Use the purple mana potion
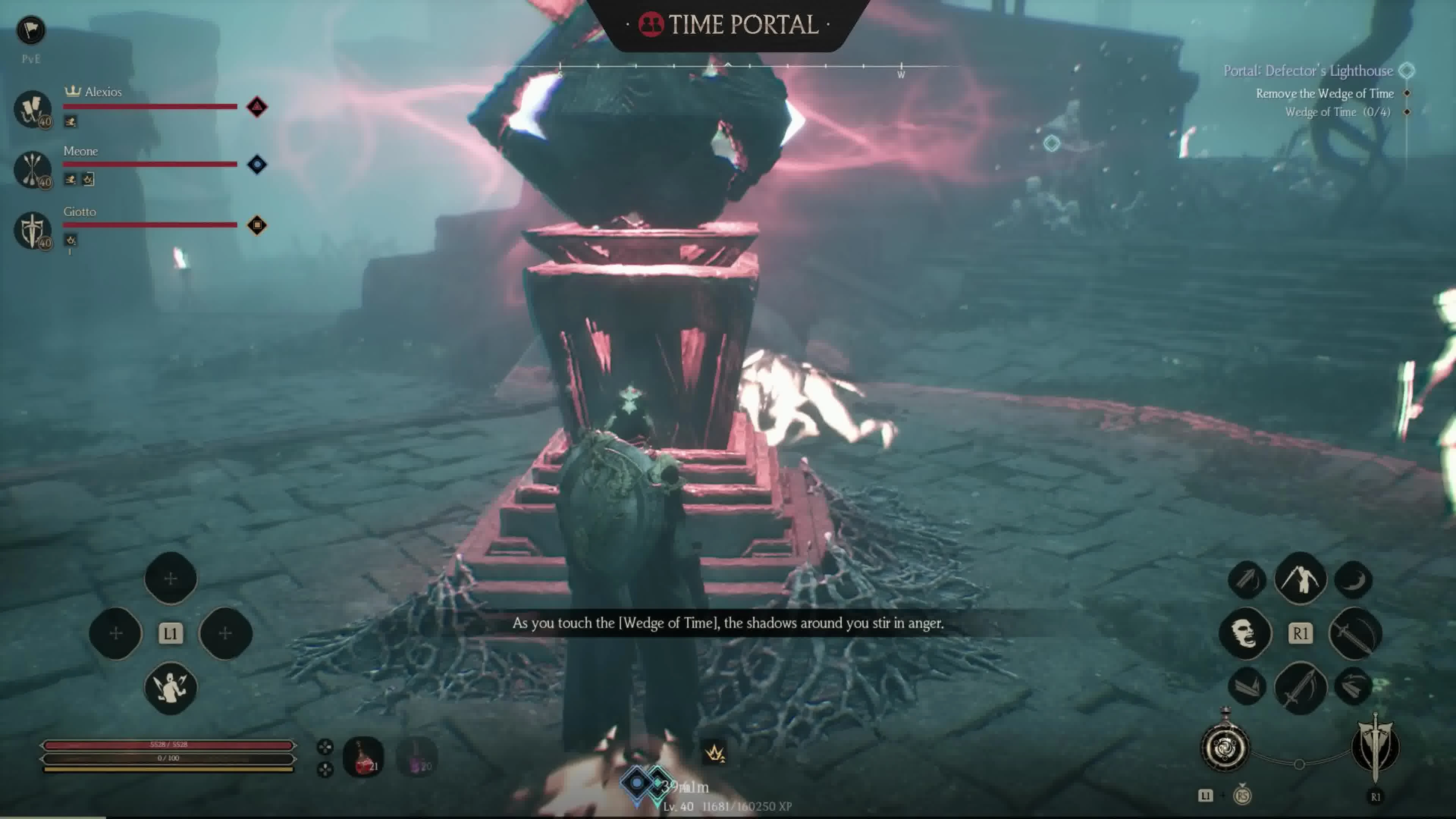 tap(417, 757)
